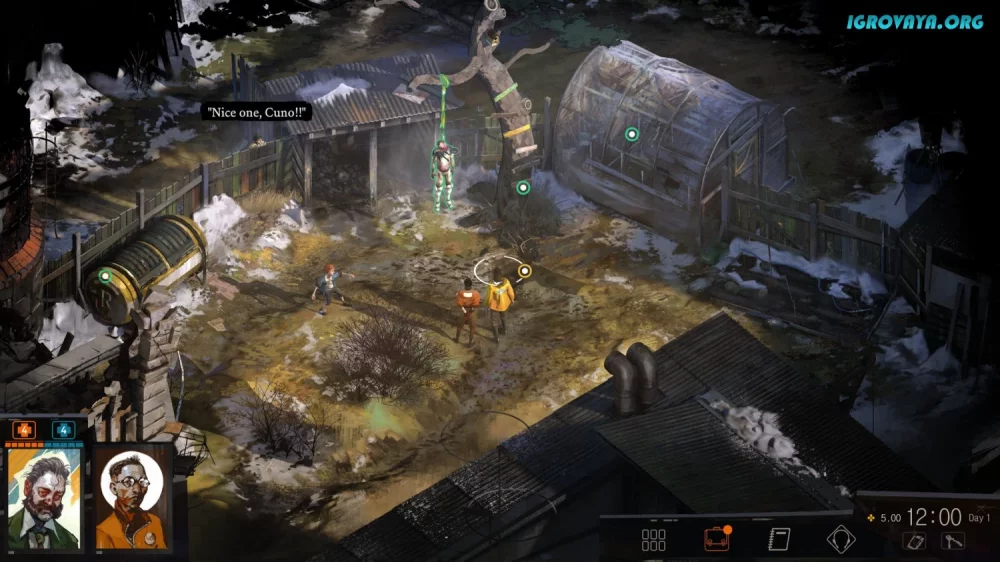Click the held book item slot
Viewport: 1000px width, 562px height.
click(915, 541)
